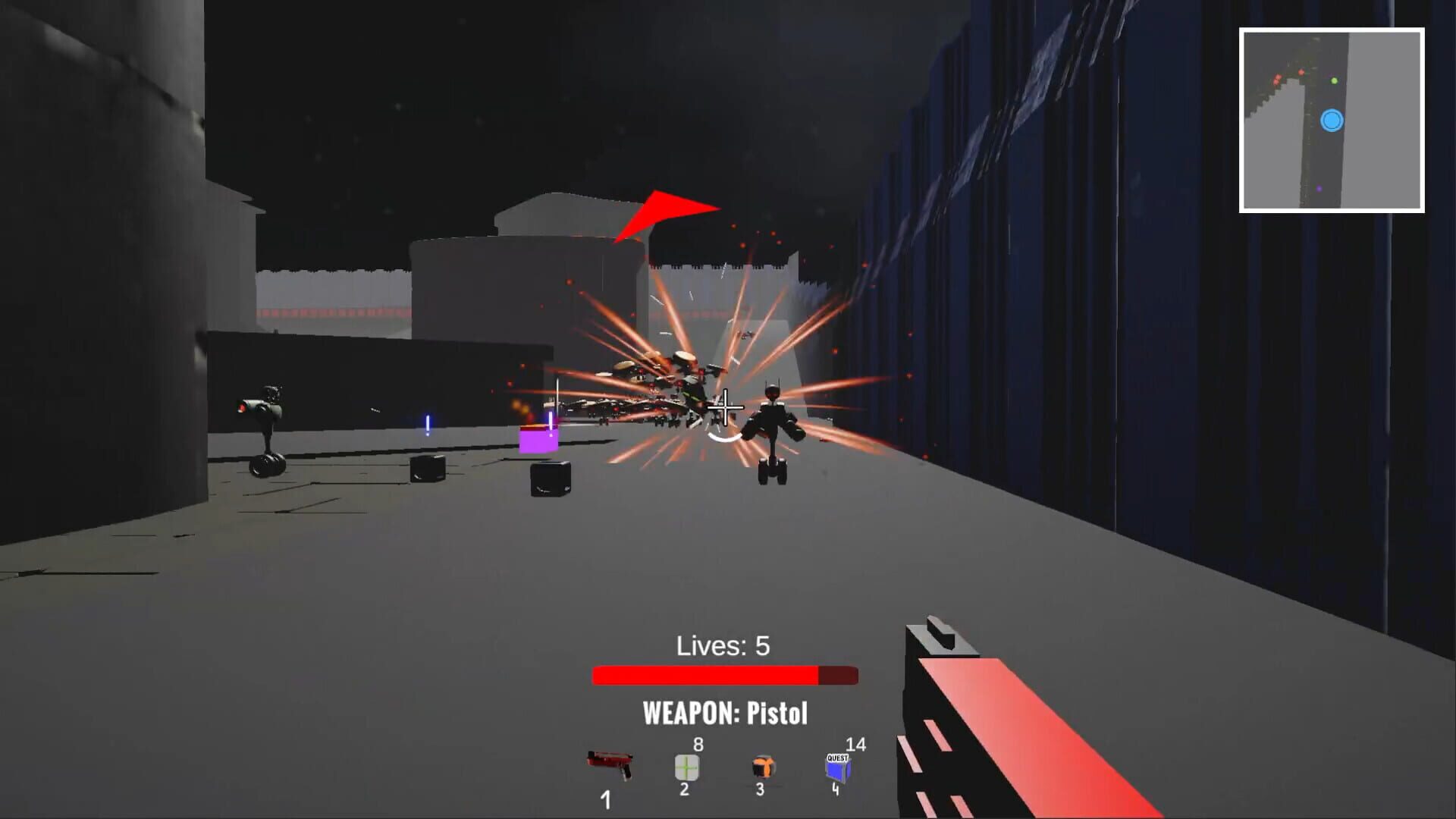1456x819 pixels.
Task: Click the crosshair at screen center
Action: coord(727,409)
